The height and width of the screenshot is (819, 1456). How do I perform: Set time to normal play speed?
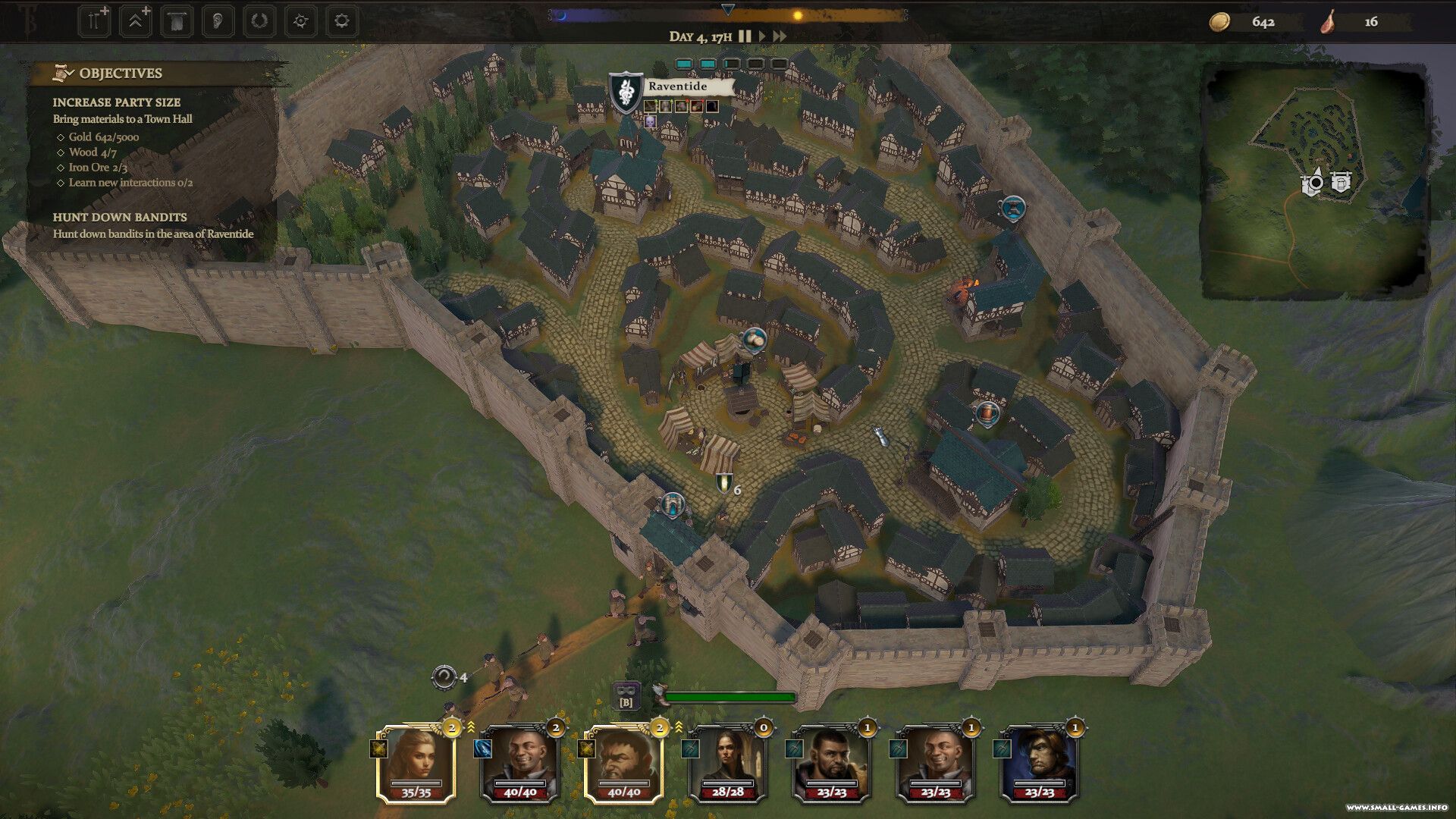click(762, 36)
